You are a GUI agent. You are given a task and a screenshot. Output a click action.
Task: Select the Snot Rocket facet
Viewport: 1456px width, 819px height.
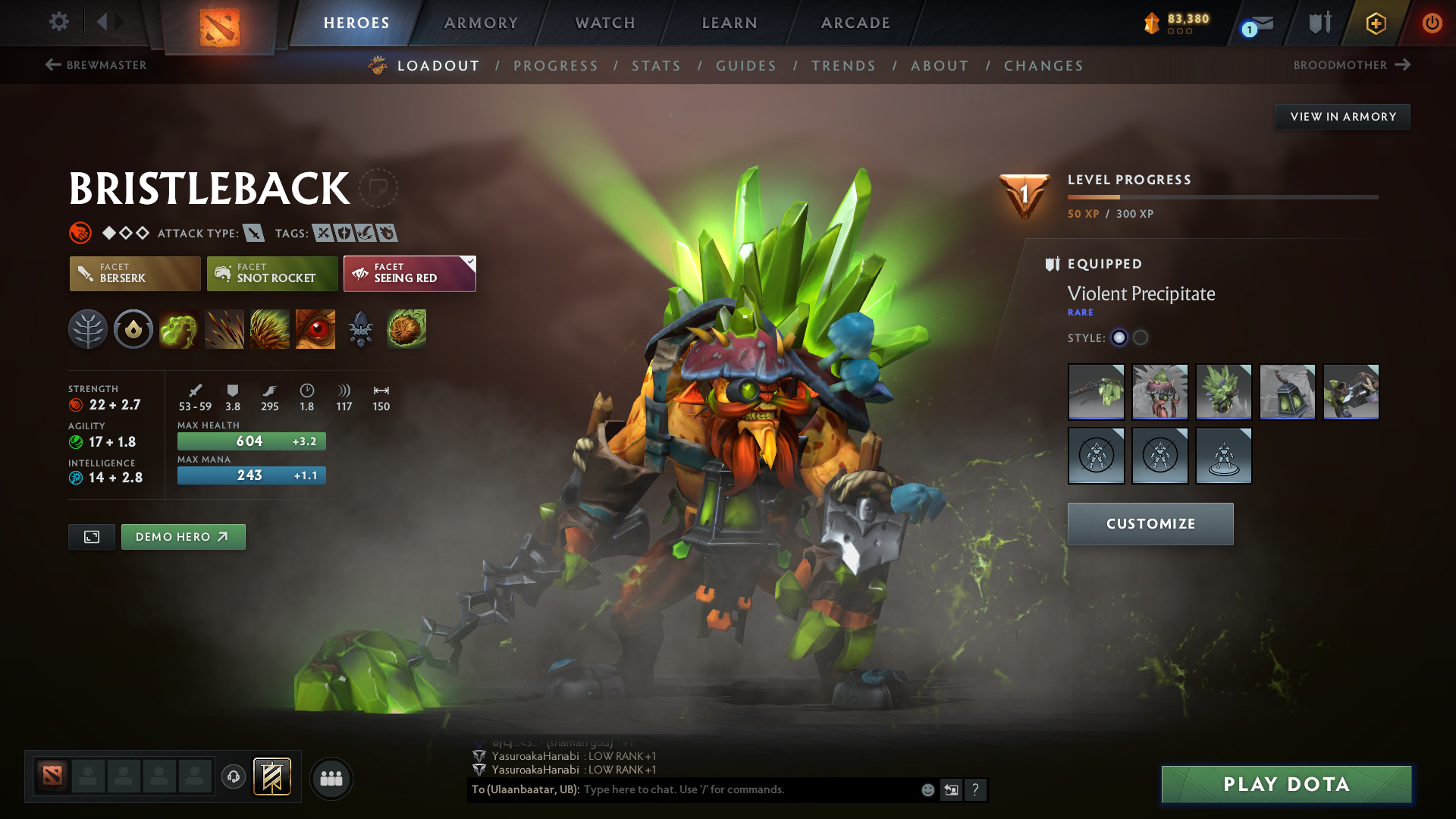271,274
